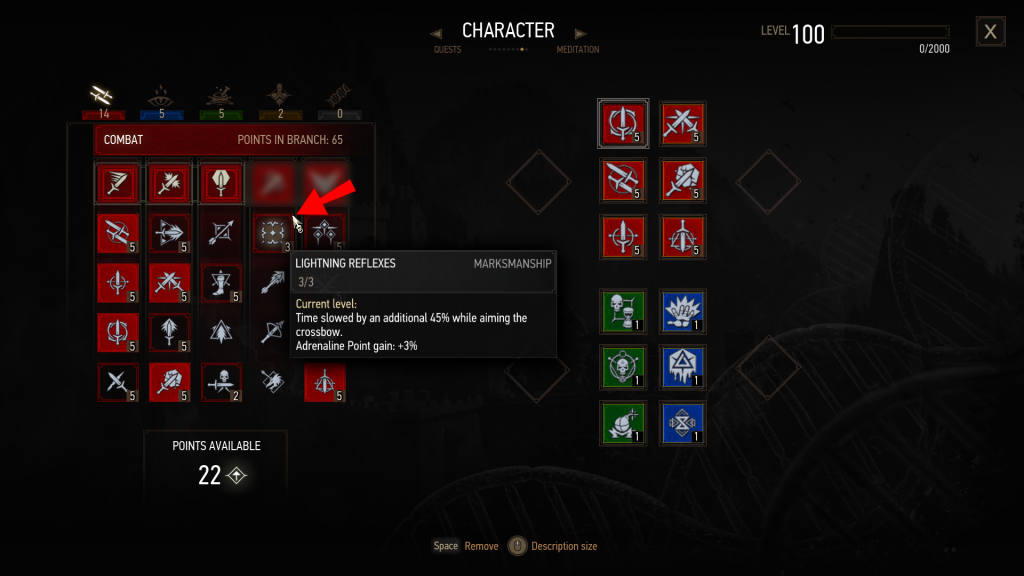The image size is (1024, 576).
Task: Select the blue bursting hand slotted skill
Action: [684, 310]
